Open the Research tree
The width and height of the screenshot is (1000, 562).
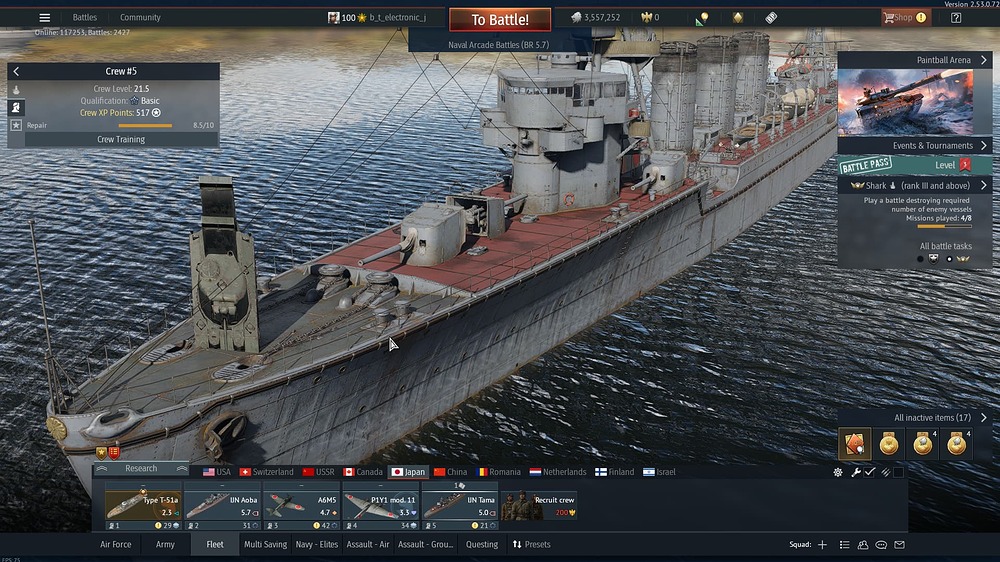(x=141, y=468)
